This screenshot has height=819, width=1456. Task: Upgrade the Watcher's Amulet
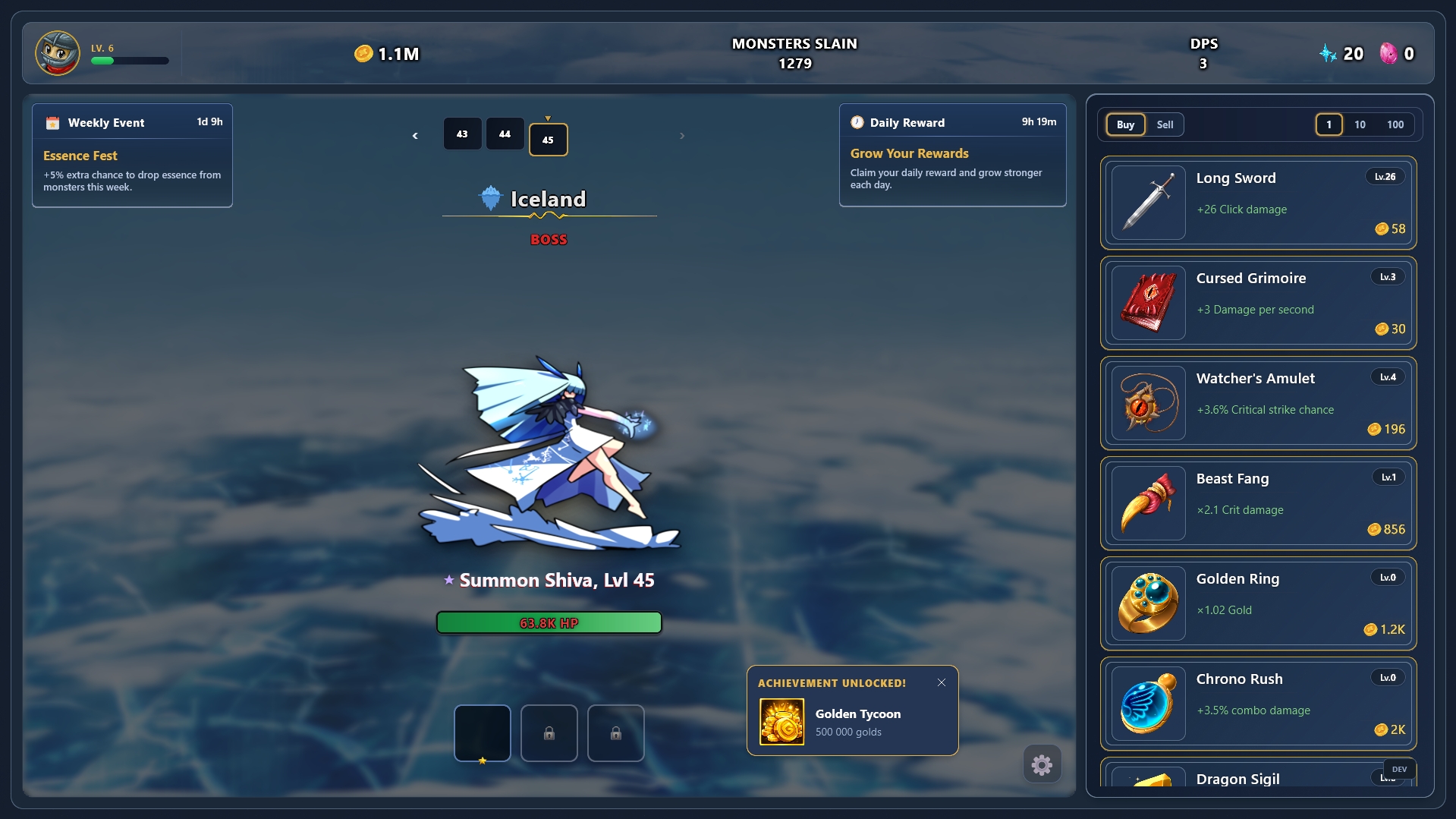coord(1258,403)
